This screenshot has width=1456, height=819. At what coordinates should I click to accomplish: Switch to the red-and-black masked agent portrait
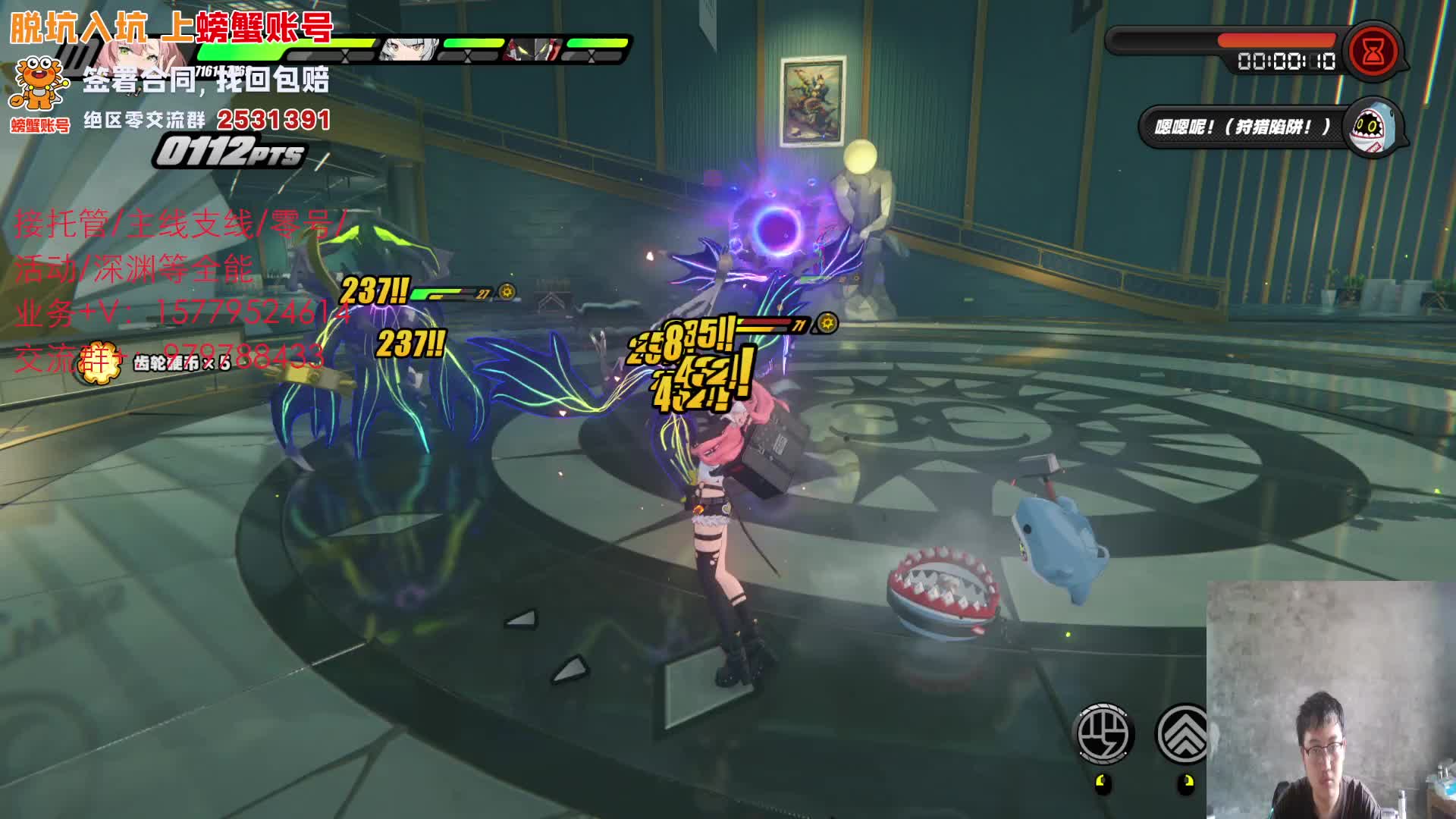point(533,50)
